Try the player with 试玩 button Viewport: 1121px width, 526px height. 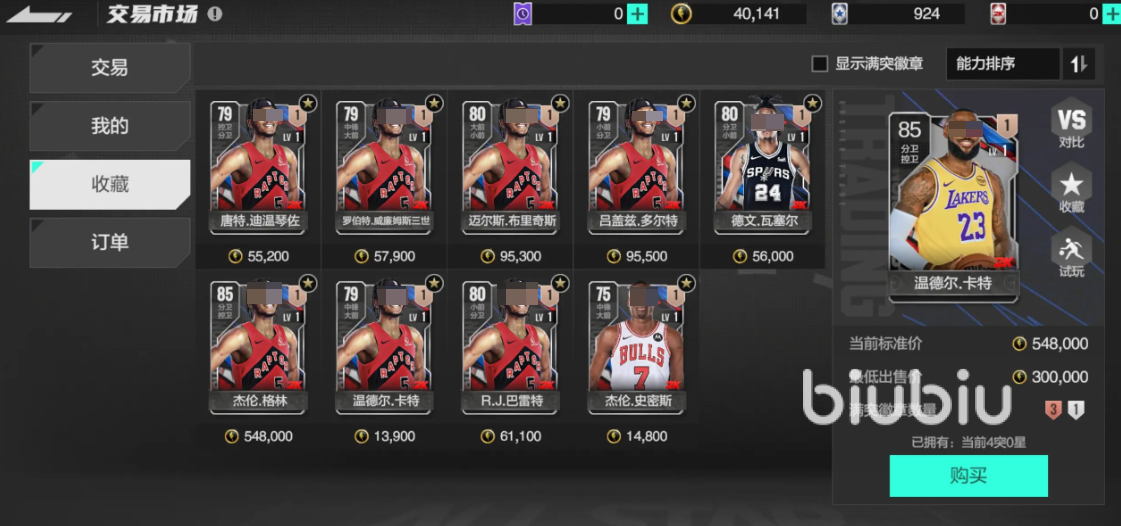(x=1071, y=253)
